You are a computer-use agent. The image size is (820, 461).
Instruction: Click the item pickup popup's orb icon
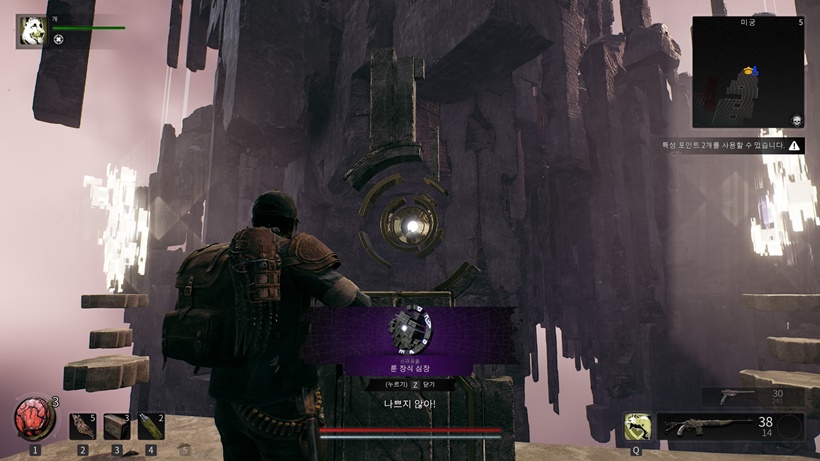coord(411,327)
